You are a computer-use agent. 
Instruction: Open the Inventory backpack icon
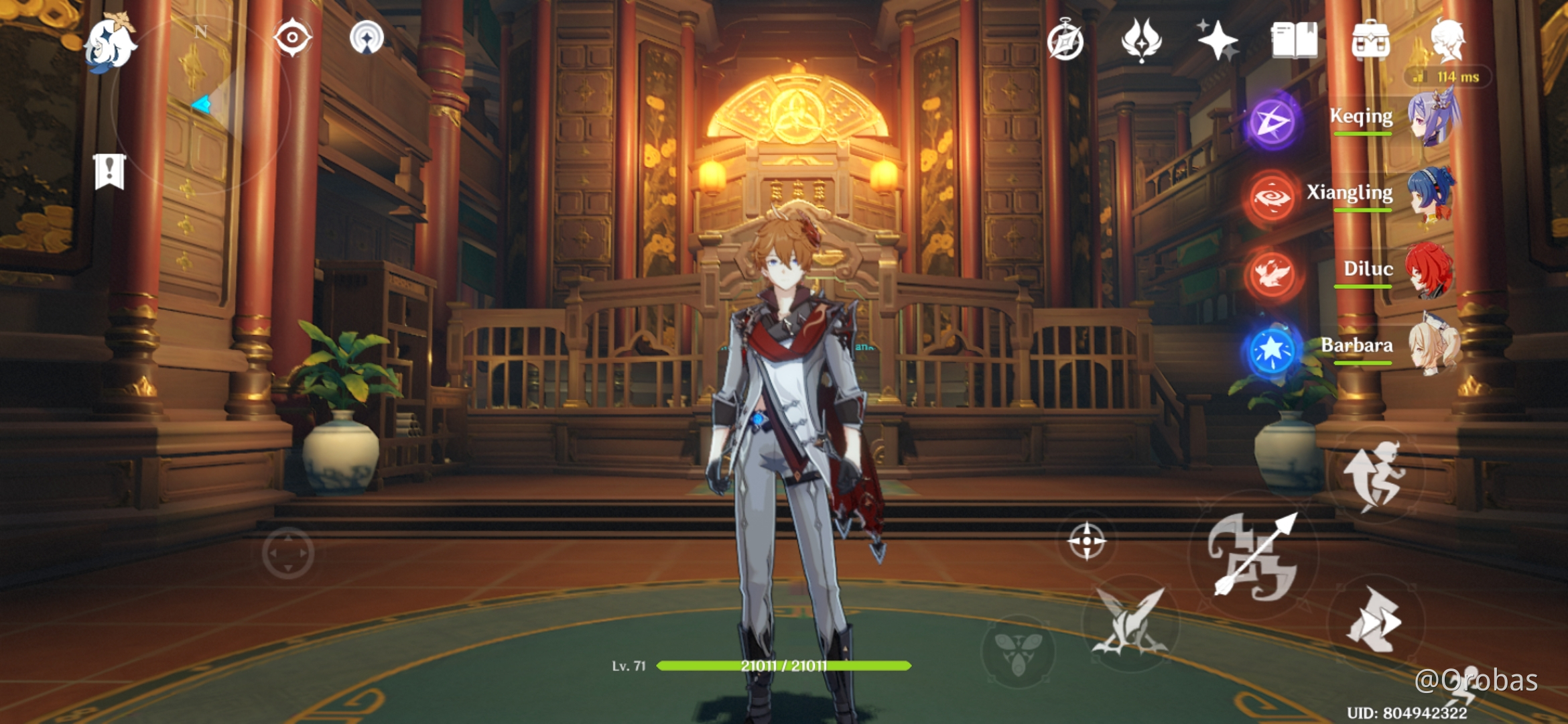[x=1371, y=42]
